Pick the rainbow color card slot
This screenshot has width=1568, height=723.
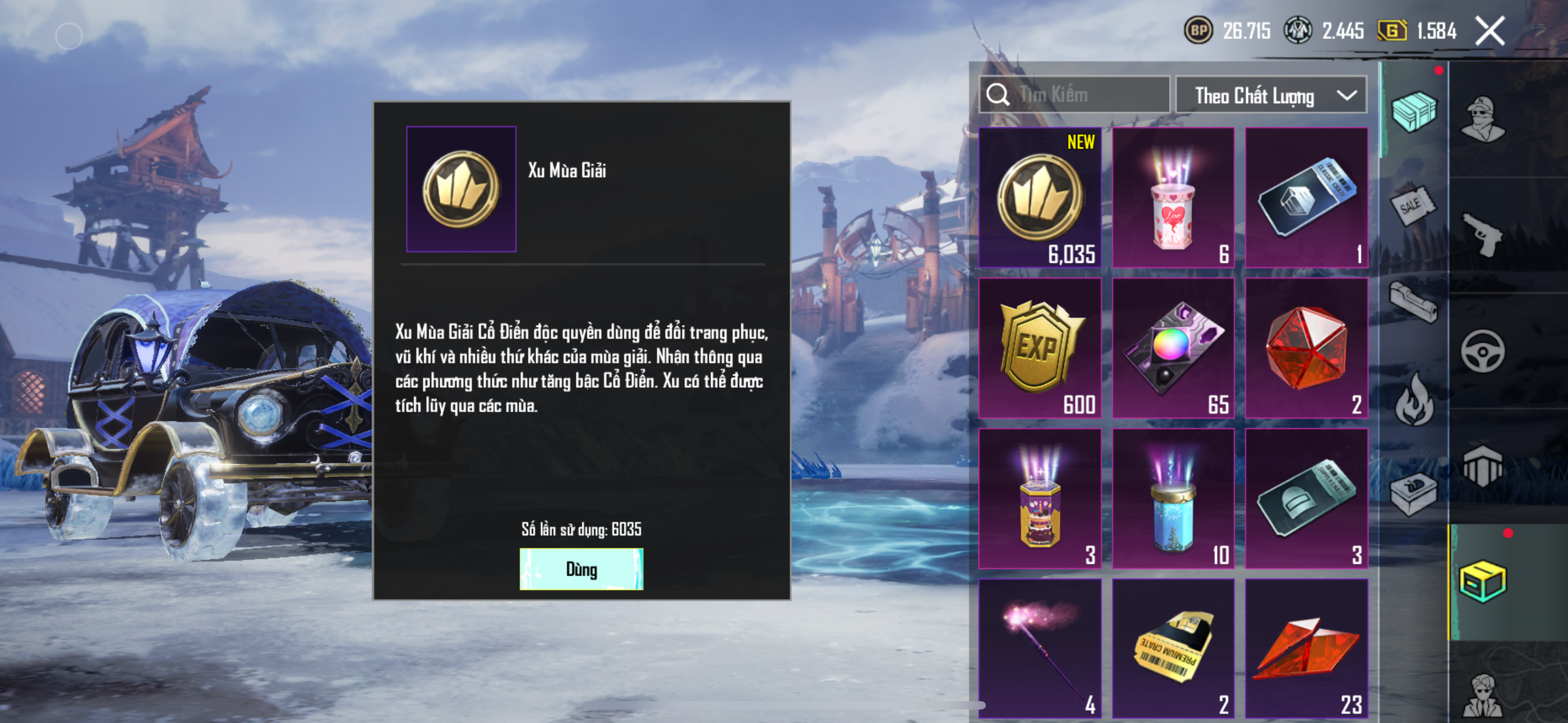coord(1173,348)
